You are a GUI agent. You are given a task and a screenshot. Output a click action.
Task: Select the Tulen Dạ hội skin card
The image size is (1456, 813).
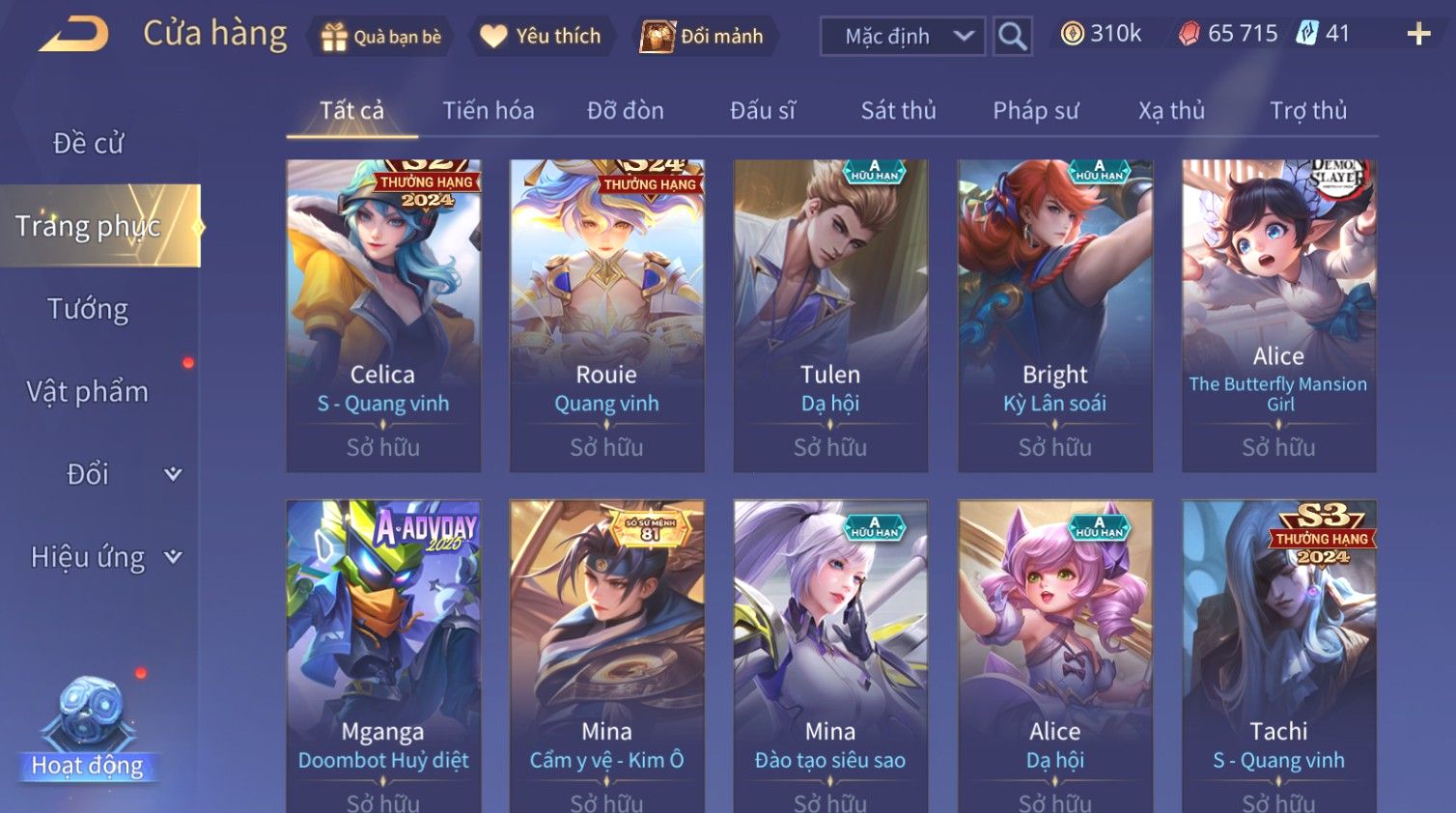(830, 315)
